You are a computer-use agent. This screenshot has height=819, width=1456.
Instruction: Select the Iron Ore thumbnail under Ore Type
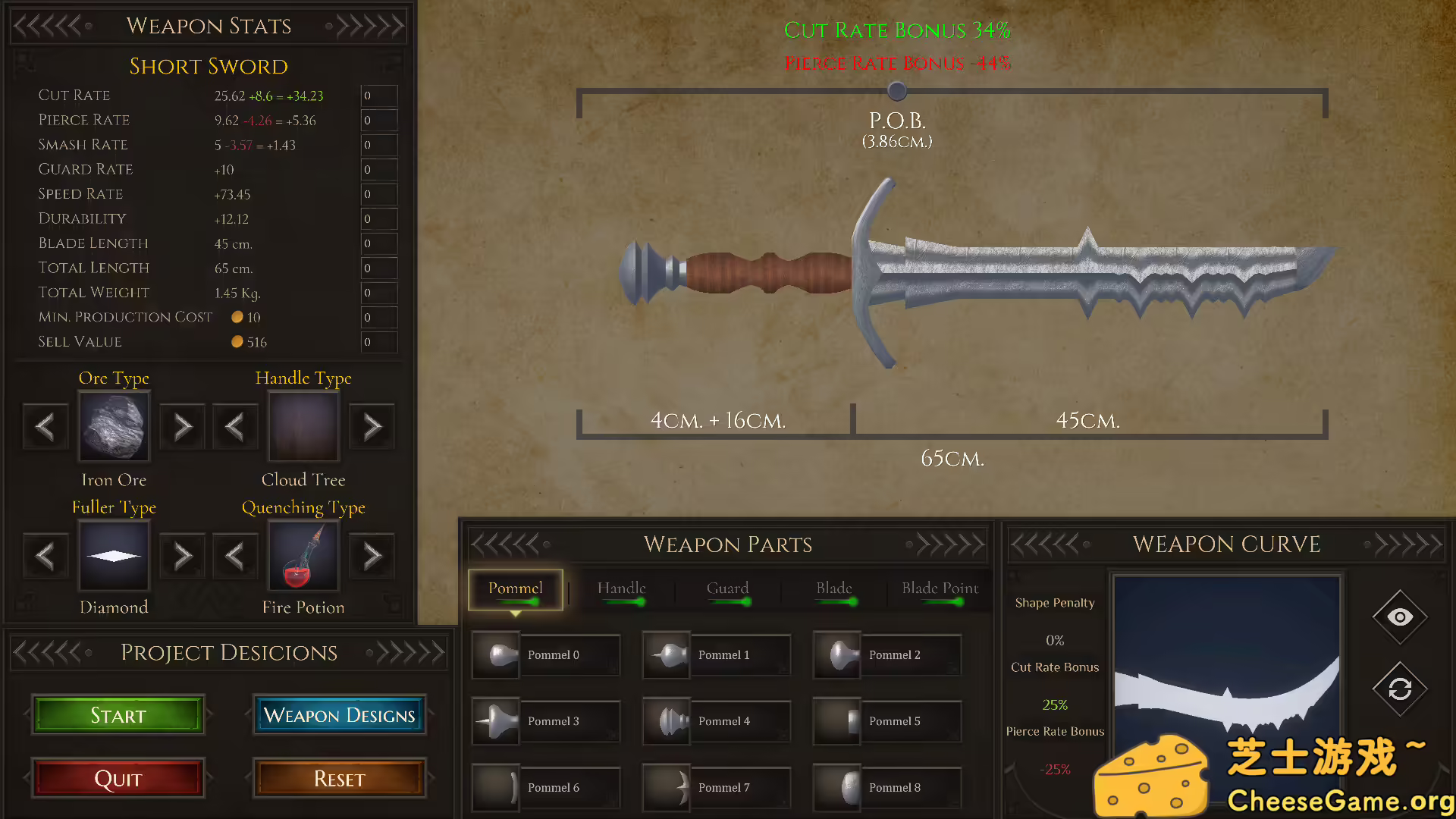114,426
